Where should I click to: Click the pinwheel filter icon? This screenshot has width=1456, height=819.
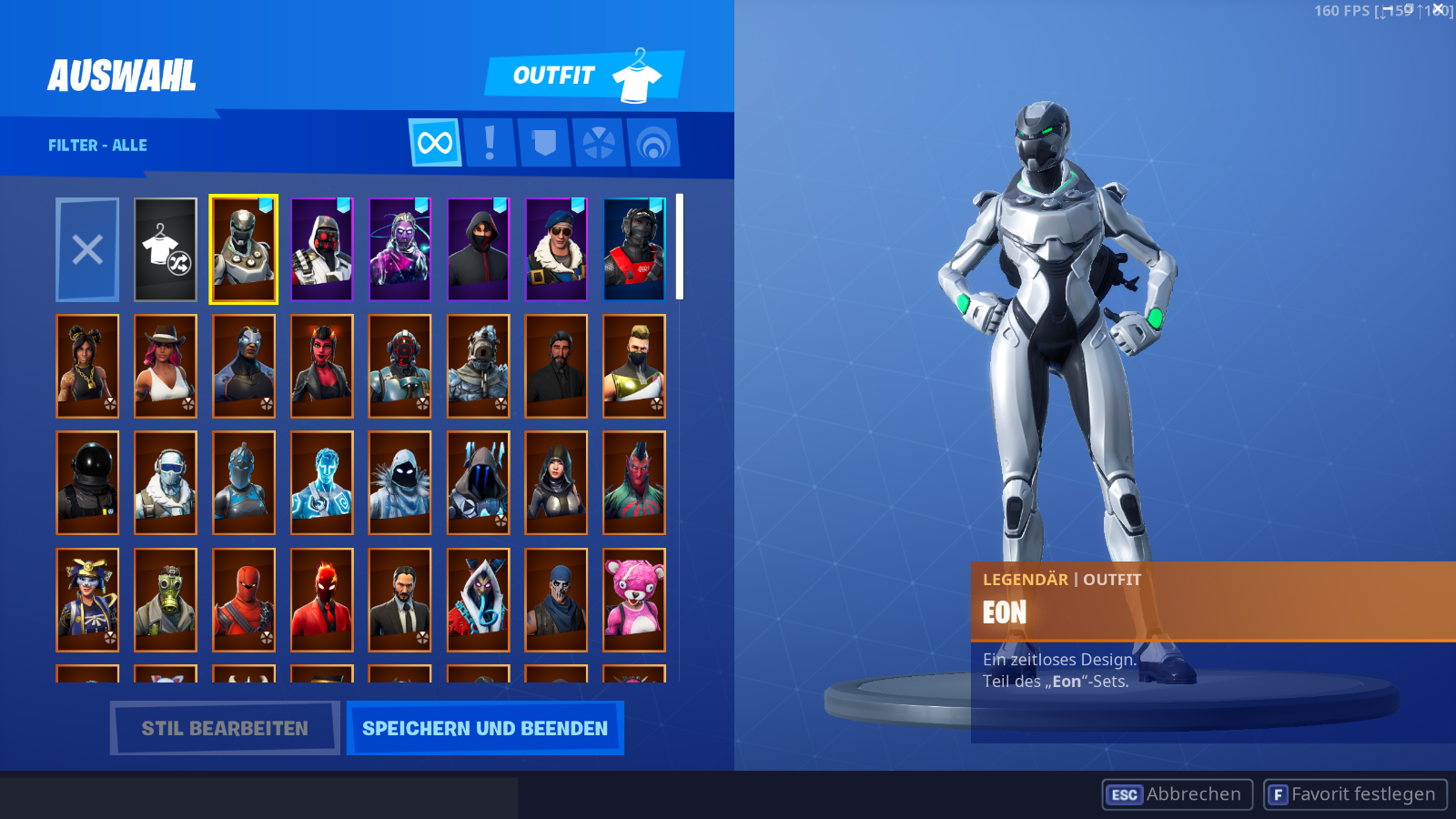tap(598, 143)
